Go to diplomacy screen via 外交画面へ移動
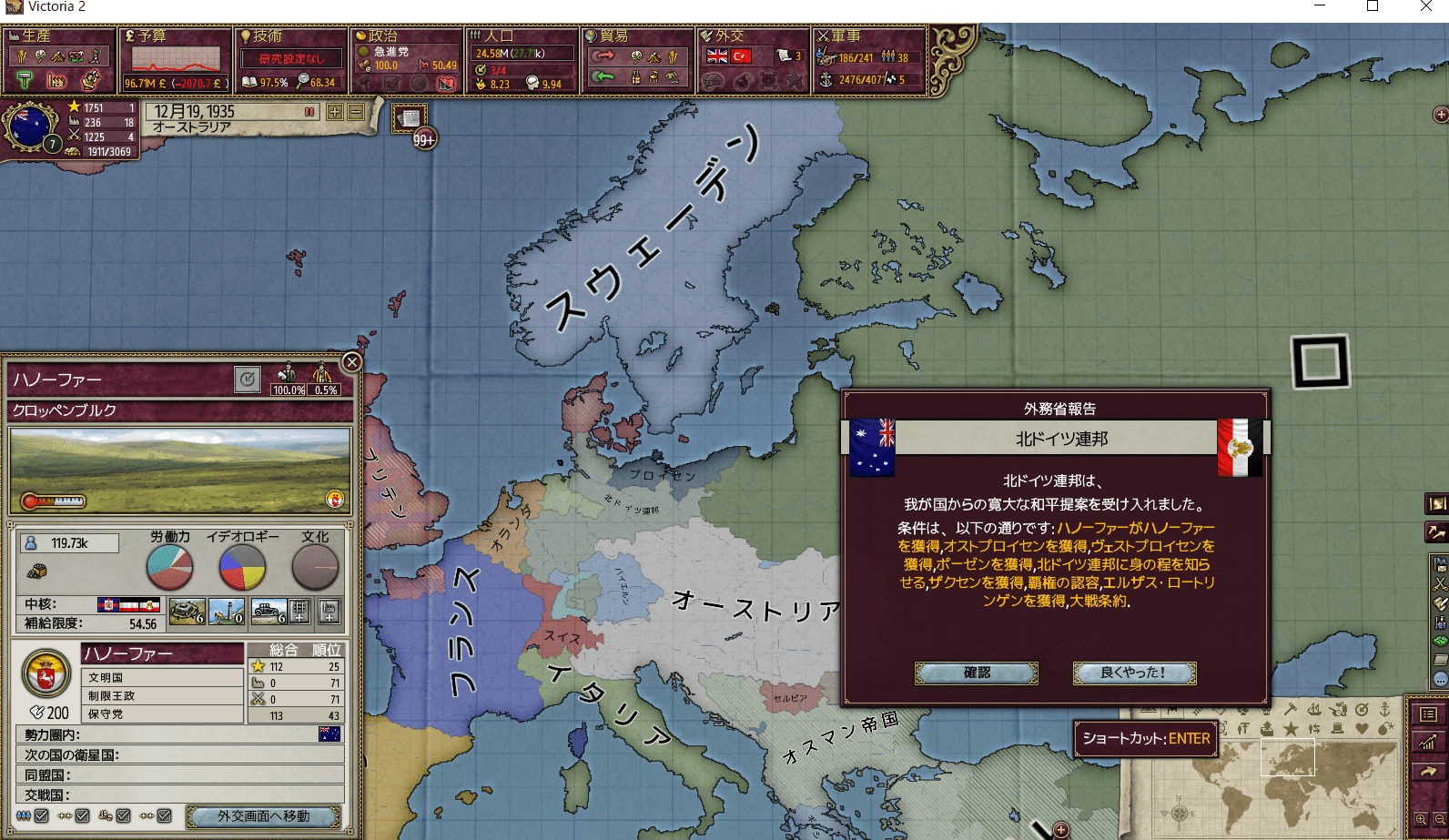The height and width of the screenshot is (840, 1449). pos(263,816)
